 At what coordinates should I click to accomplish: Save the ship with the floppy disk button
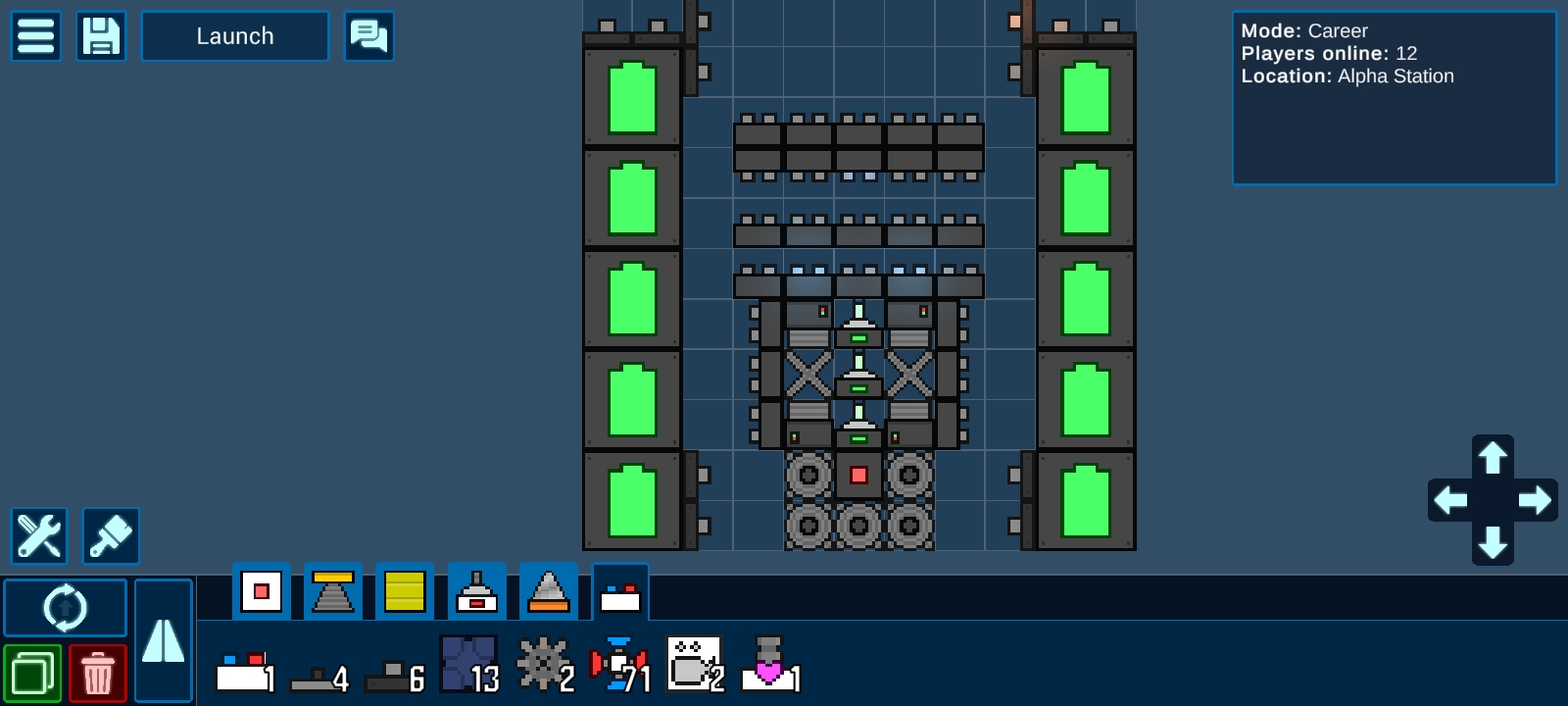pyautogui.click(x=101, y=36)
